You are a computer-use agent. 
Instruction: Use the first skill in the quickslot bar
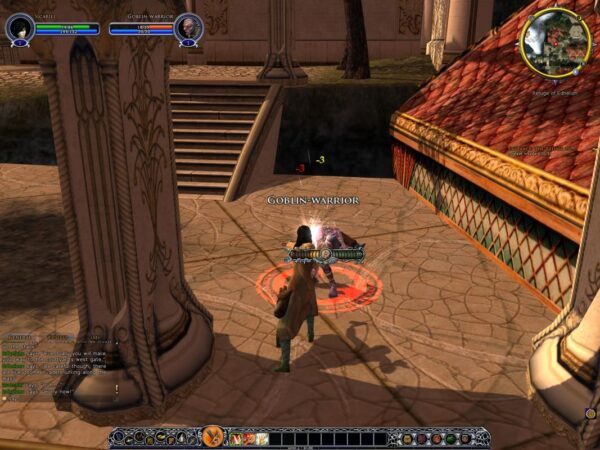(236, 438)
